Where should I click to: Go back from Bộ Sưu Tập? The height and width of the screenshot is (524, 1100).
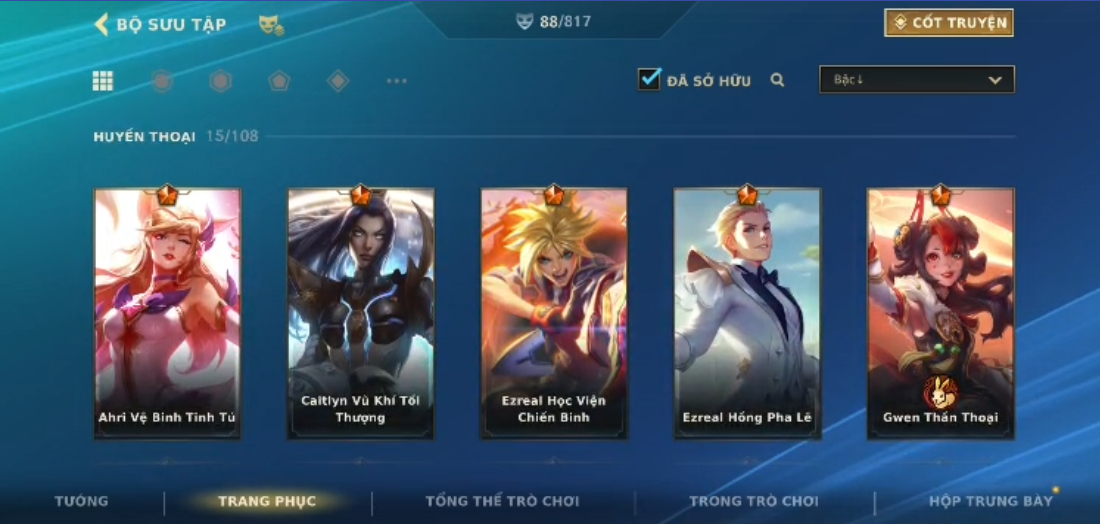pyautogui.click(x=102, y=24)
